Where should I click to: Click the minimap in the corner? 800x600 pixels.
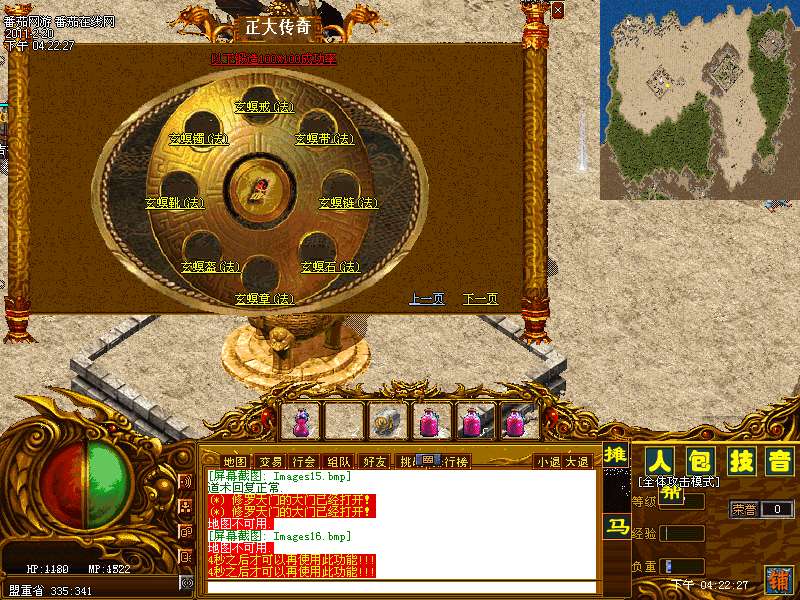pos(699,100)
